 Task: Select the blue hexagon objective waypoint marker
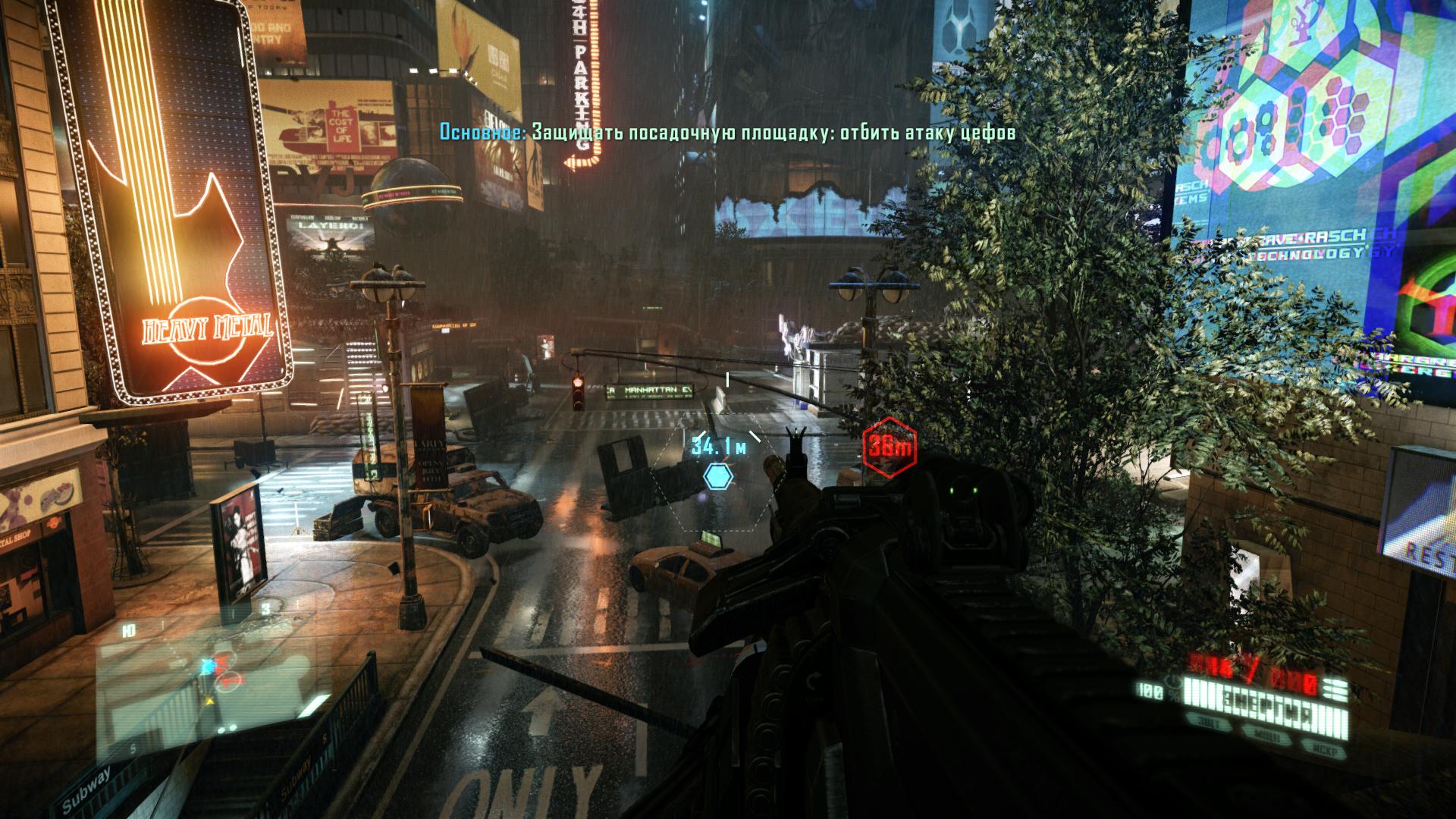pyautogui.click(x=717, y=476)
